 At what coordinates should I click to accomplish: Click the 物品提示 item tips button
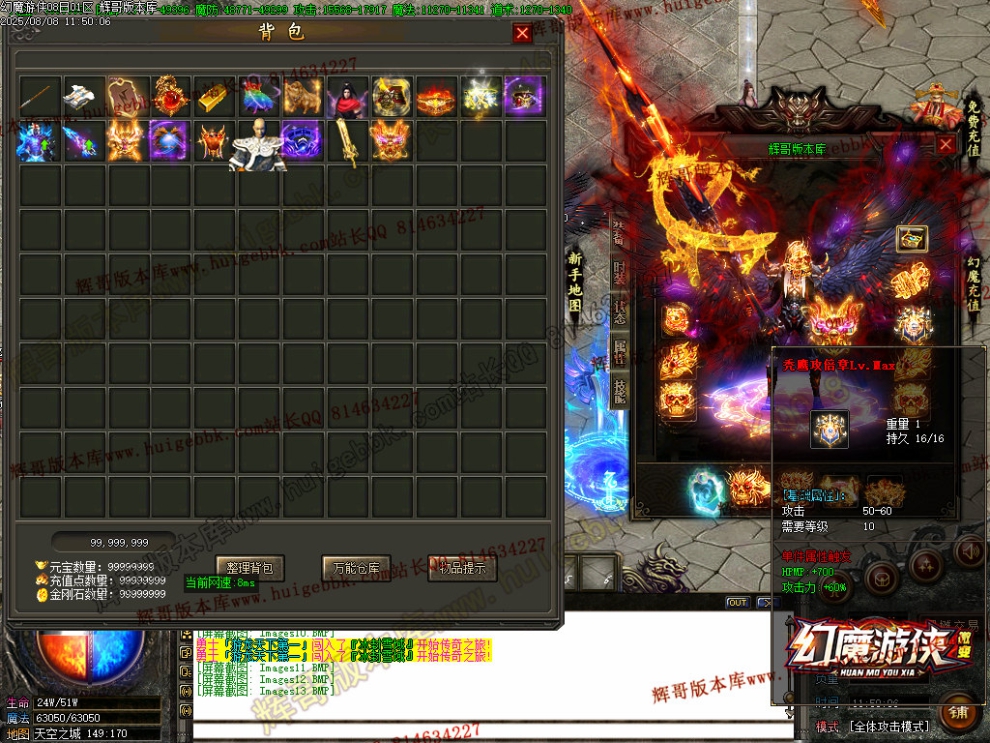click(x=462, y=568)
